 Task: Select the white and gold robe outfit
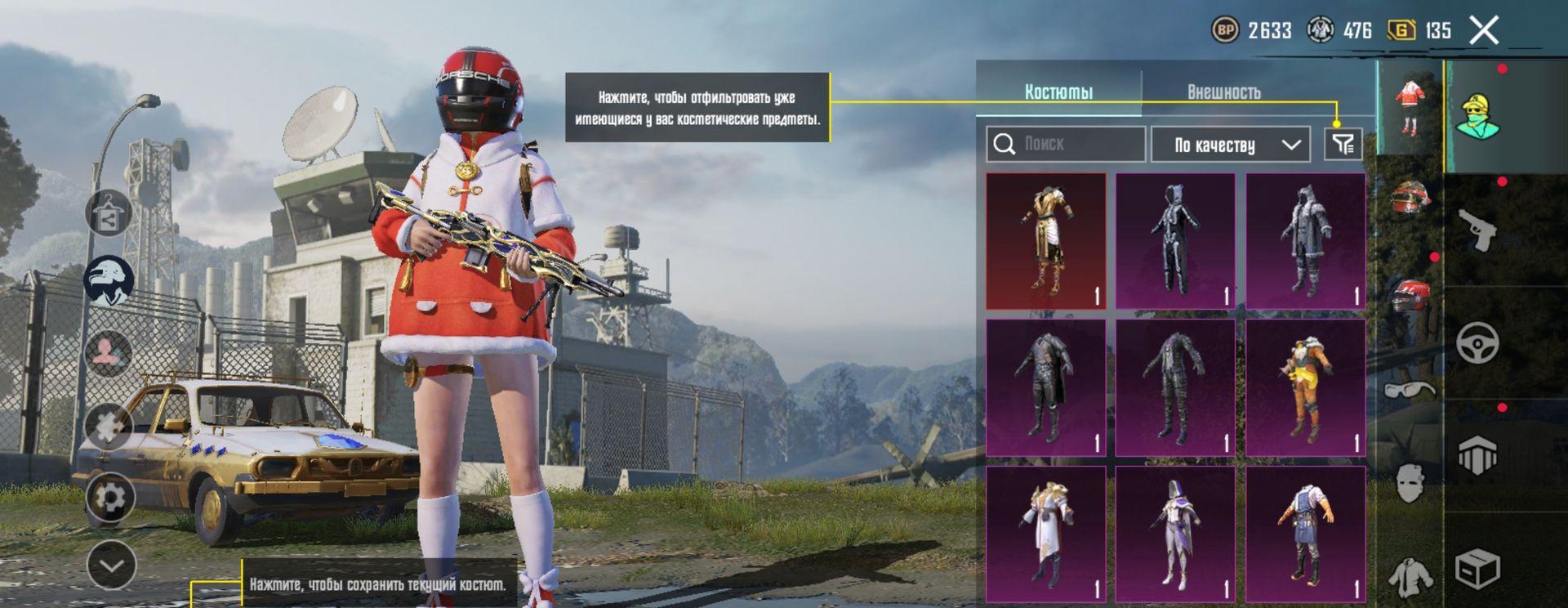[x=1045, y=534]
